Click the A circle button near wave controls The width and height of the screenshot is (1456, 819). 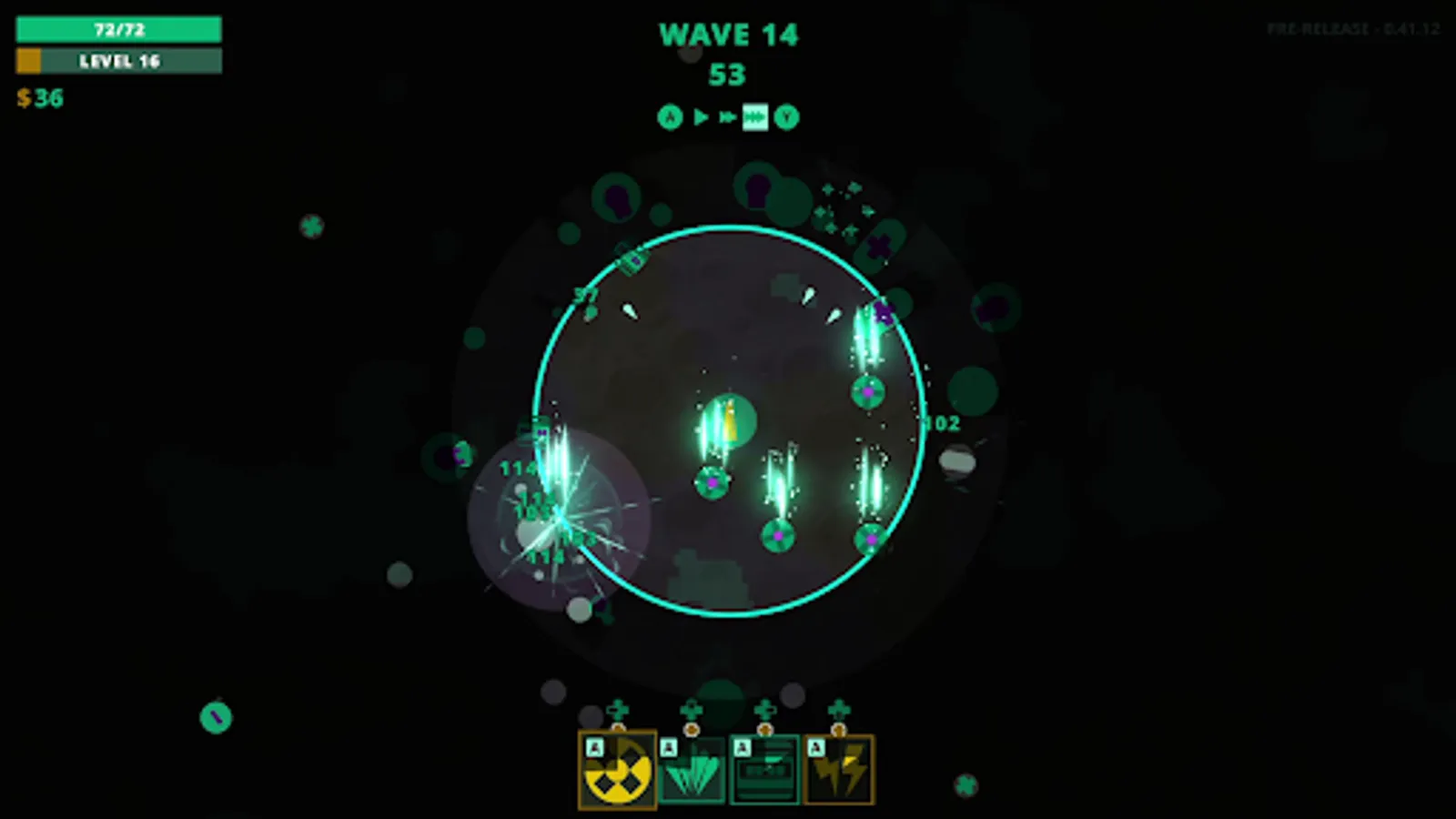point(670,116)
